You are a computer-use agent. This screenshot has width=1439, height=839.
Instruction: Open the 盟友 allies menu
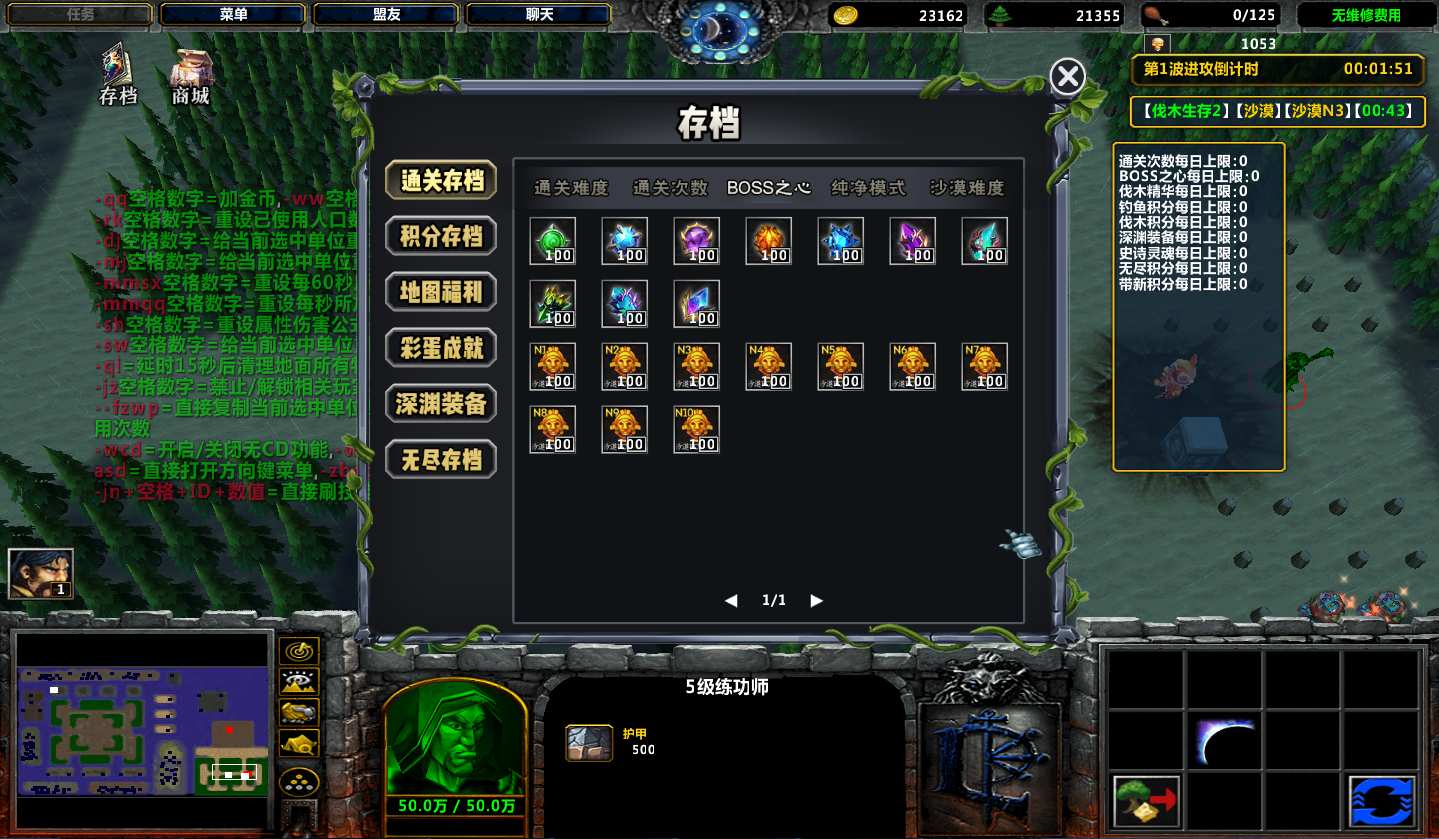(386, 15)
